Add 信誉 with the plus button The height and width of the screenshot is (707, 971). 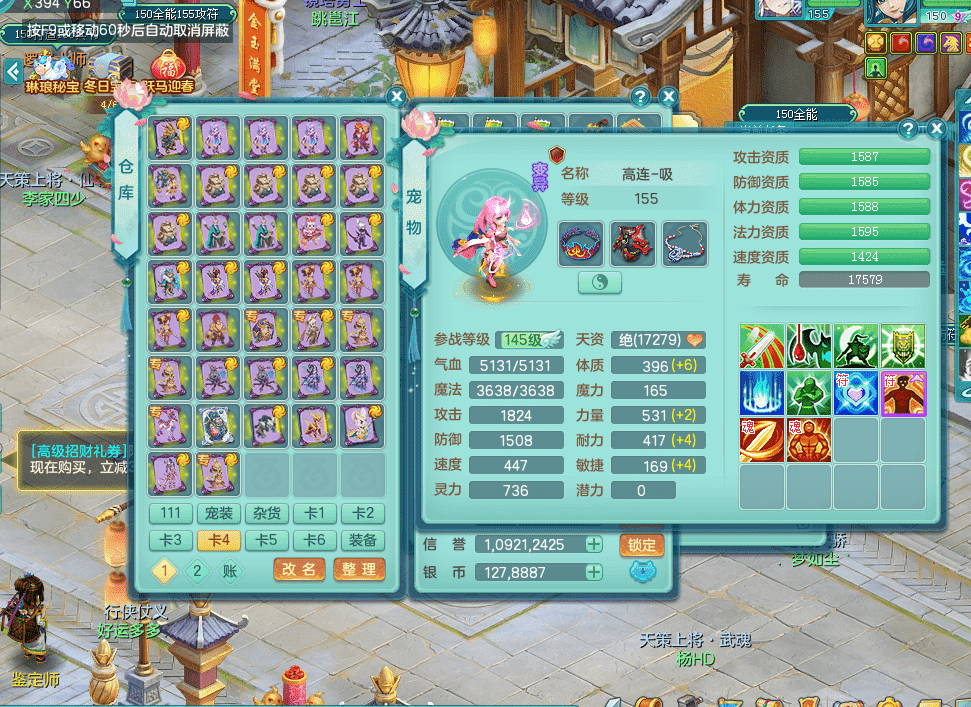tap(594, 545)
